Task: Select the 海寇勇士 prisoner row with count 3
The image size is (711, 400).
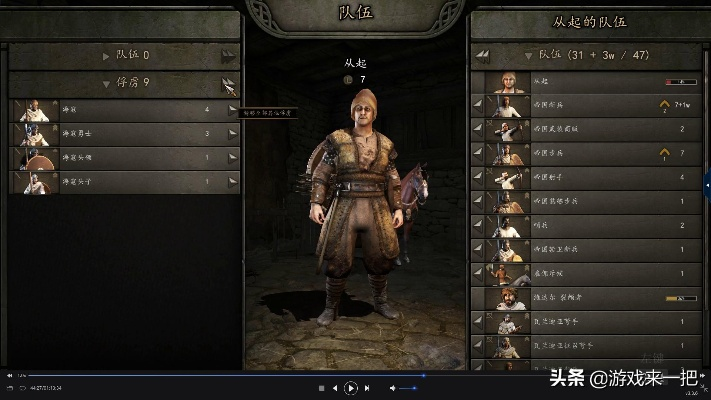Action: pos(120,133)
